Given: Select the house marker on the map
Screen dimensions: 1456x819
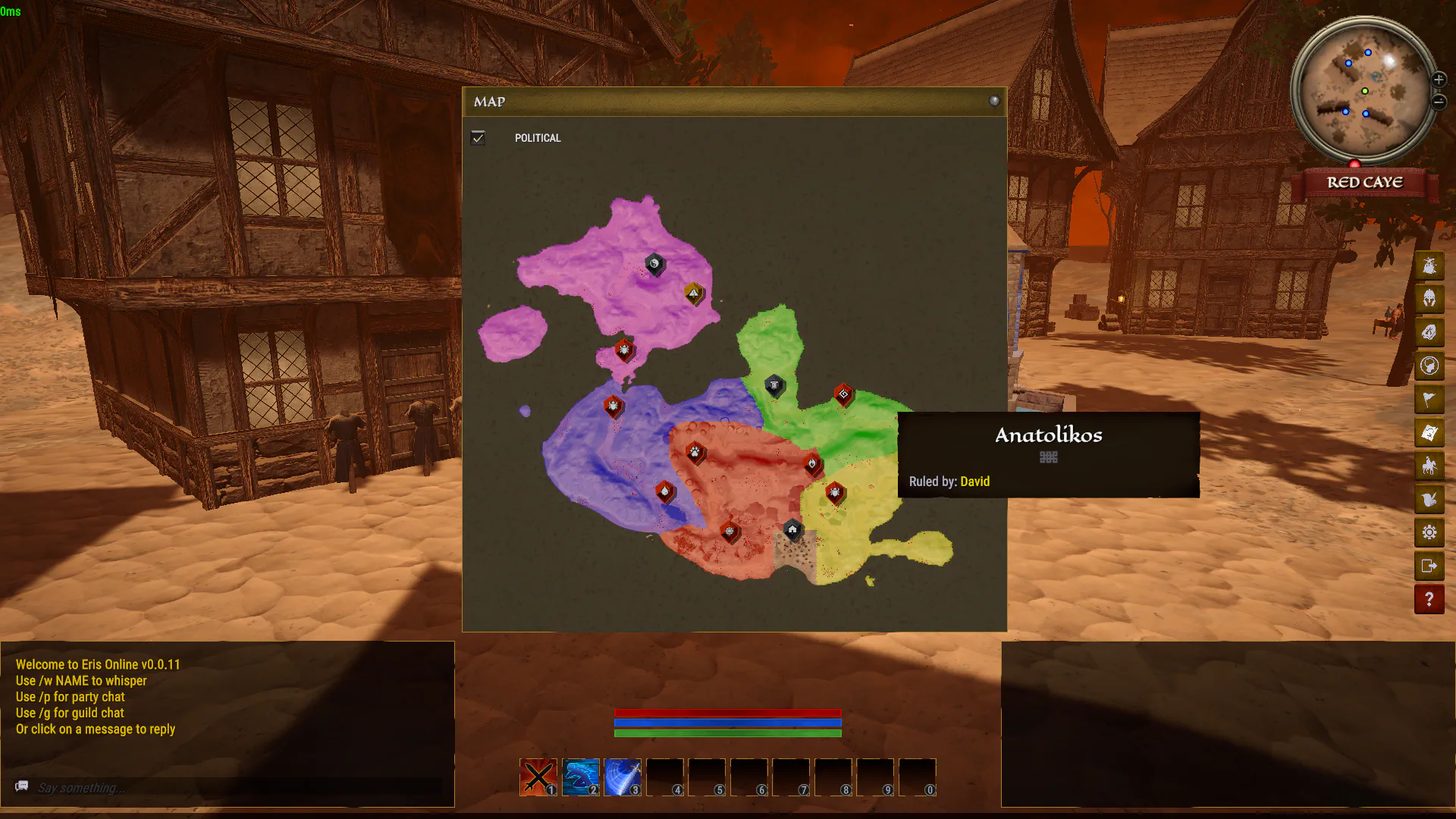Looking at the screenshot, I should [792, 529].
